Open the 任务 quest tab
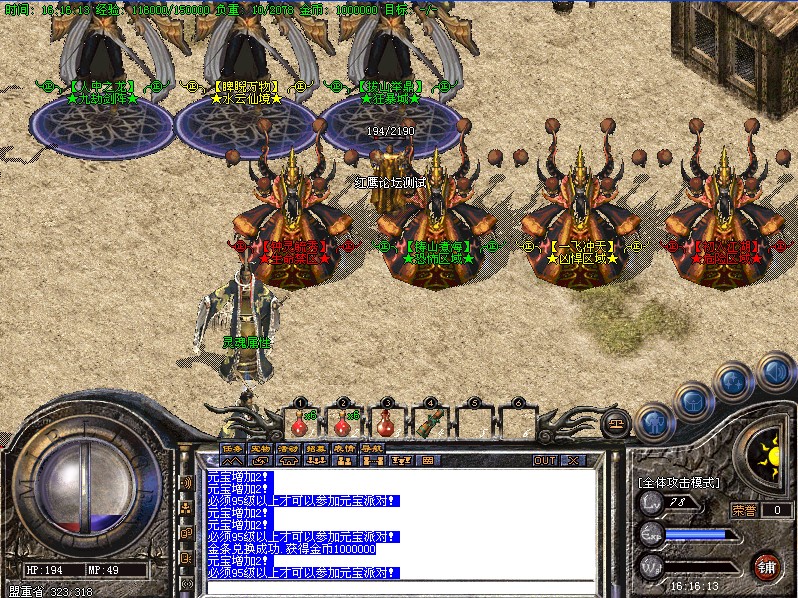Viewport: 798px width, 598px height. pos(232,448)
